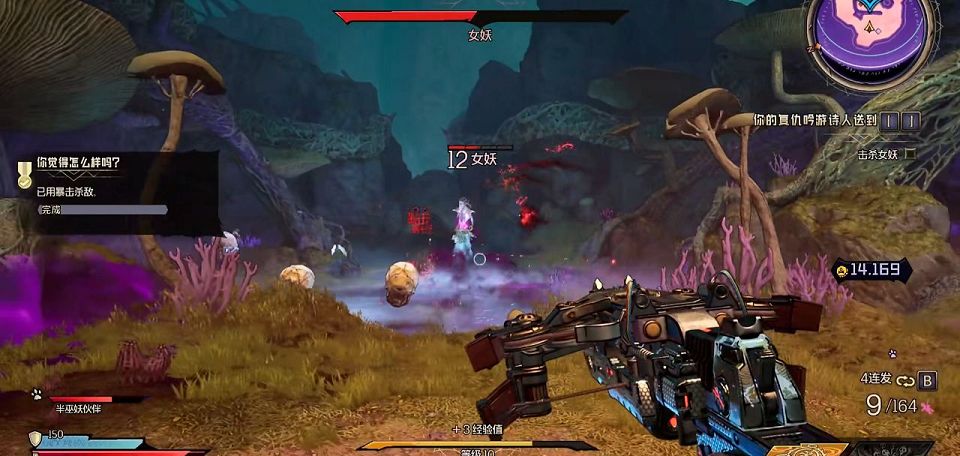Select the vengeful bard quest tracker title
The height and width of the screenshot is (456, 960).
815,120
